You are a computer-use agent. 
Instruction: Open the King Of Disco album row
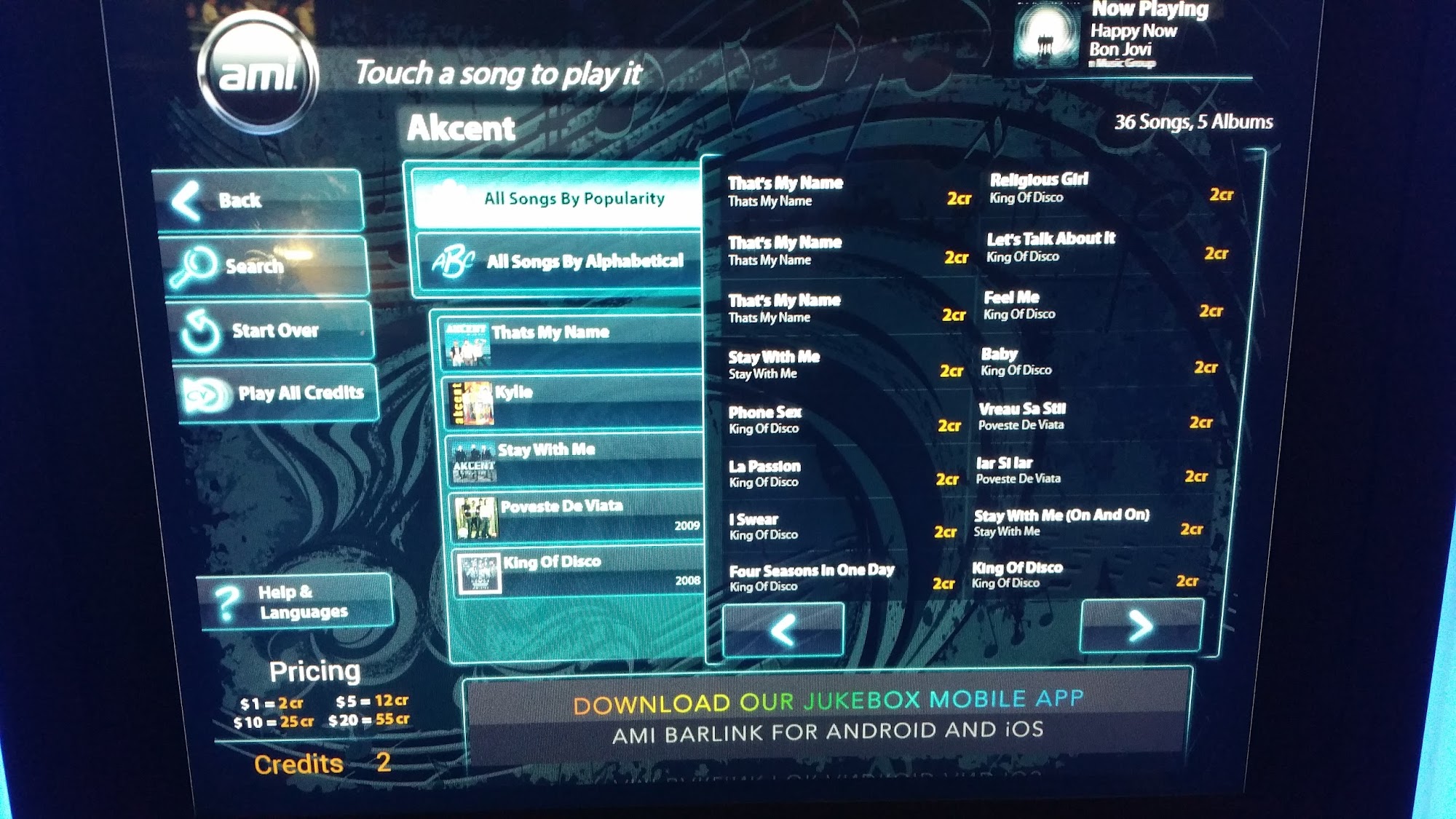point(579,572)
